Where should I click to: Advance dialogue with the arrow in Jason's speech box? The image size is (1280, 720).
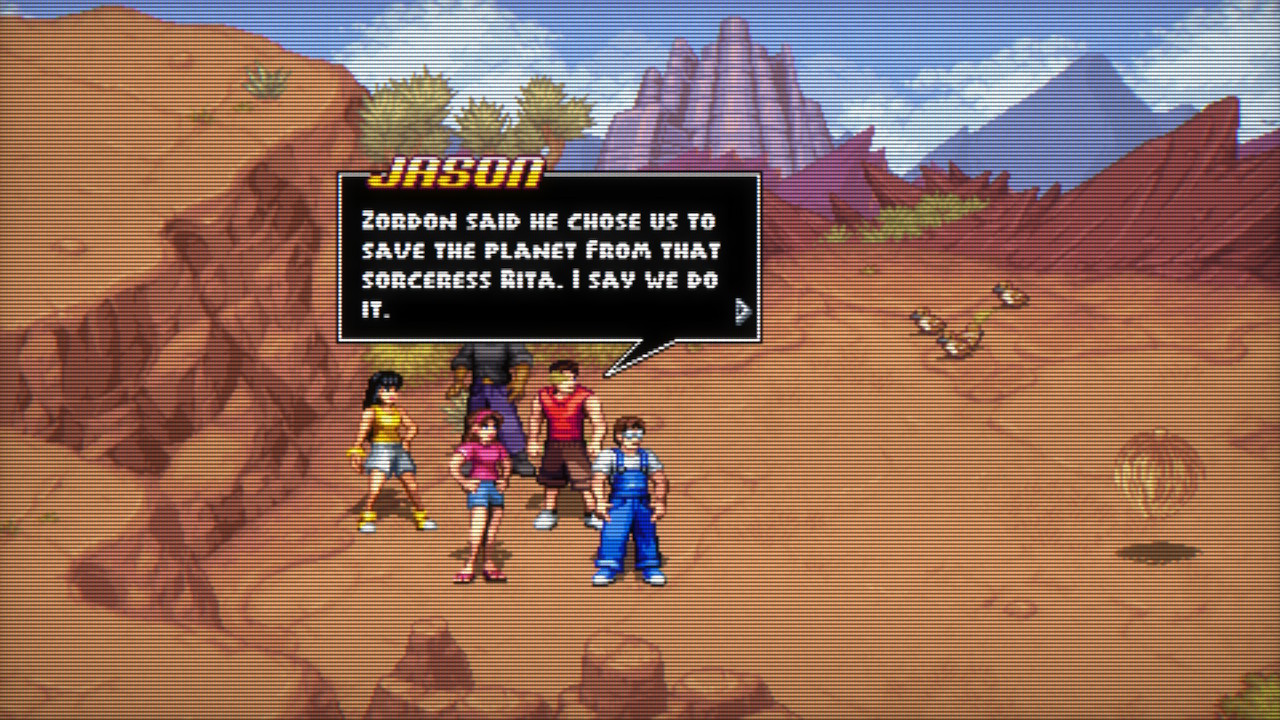tap(742, 312)
